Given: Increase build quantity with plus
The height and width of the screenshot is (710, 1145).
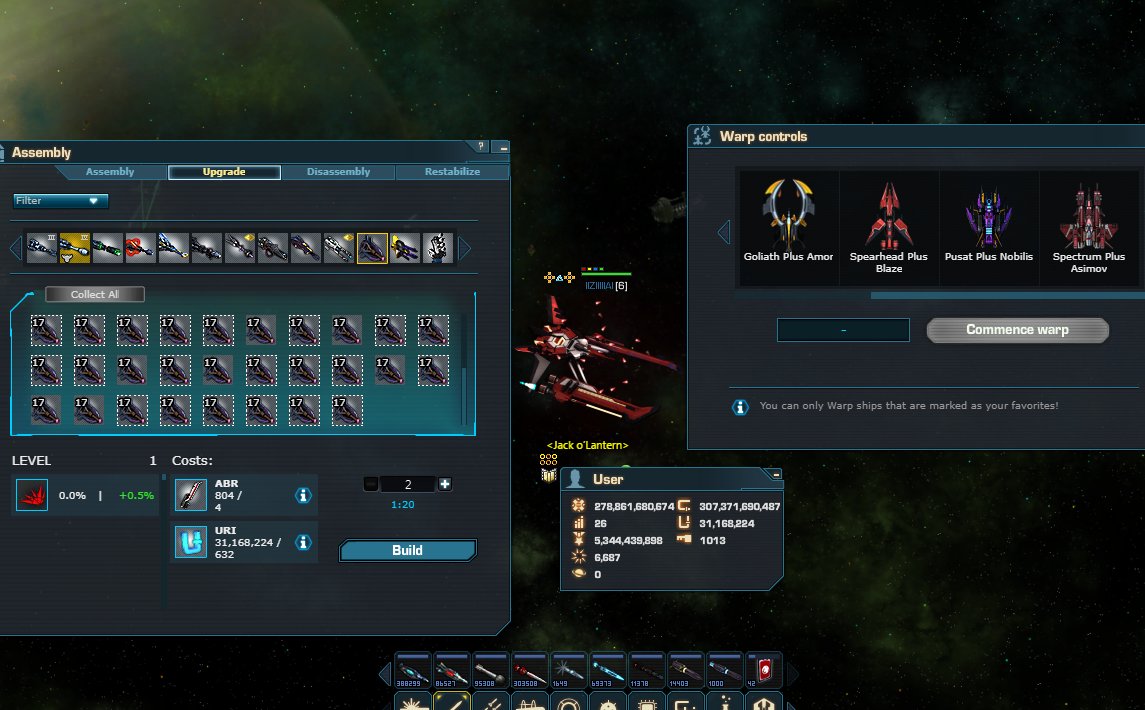Looking at the screenshot, I should (445, 484).
